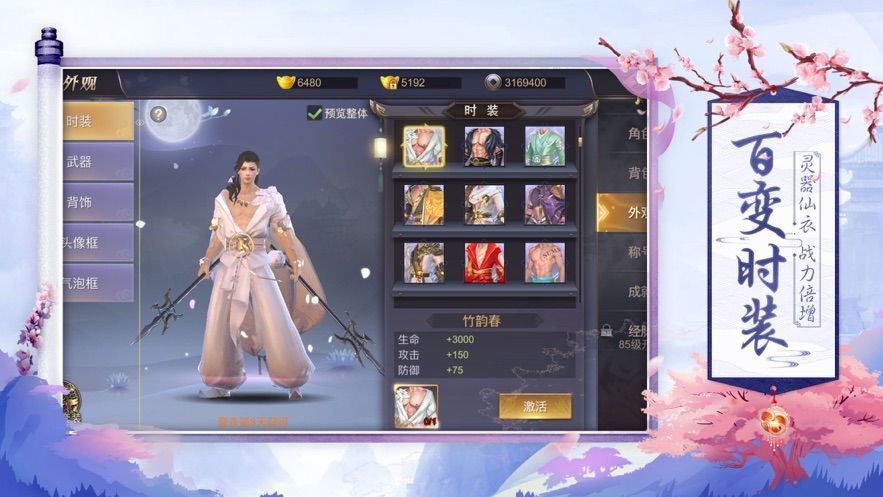Open the 气泡框 chat bubble tab
The width and height of the screenshot is (883, 497).
click(x=97, y=283)
